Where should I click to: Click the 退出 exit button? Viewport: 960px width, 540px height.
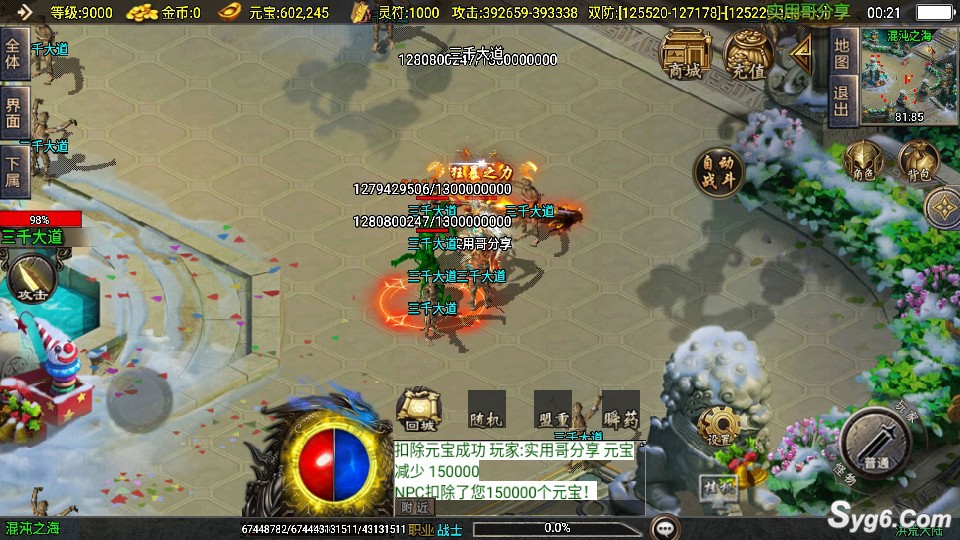[x=842, y=102]
